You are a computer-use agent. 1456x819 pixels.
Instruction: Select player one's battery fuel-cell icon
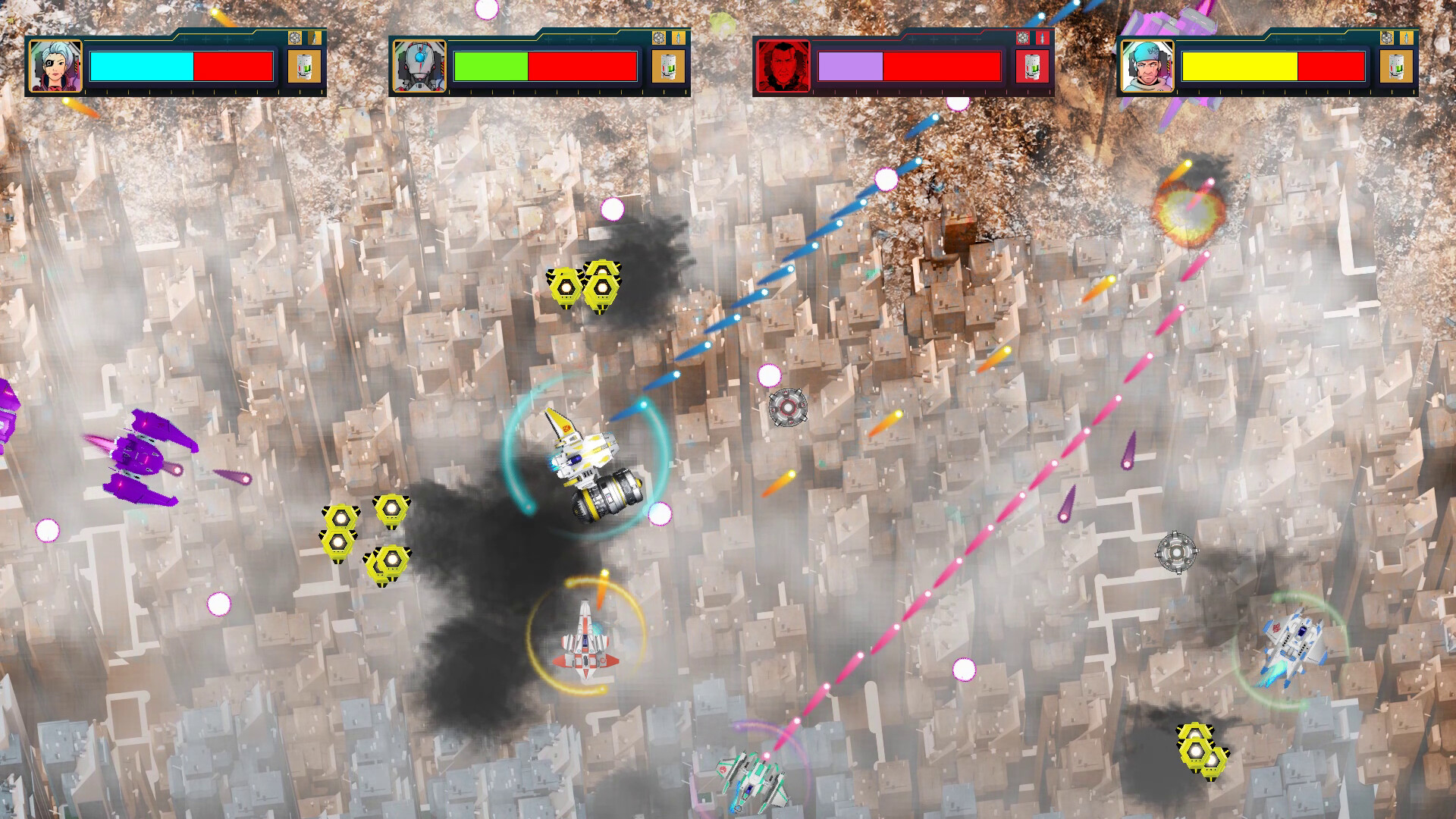pyautogui.click(x=304, y=67)
